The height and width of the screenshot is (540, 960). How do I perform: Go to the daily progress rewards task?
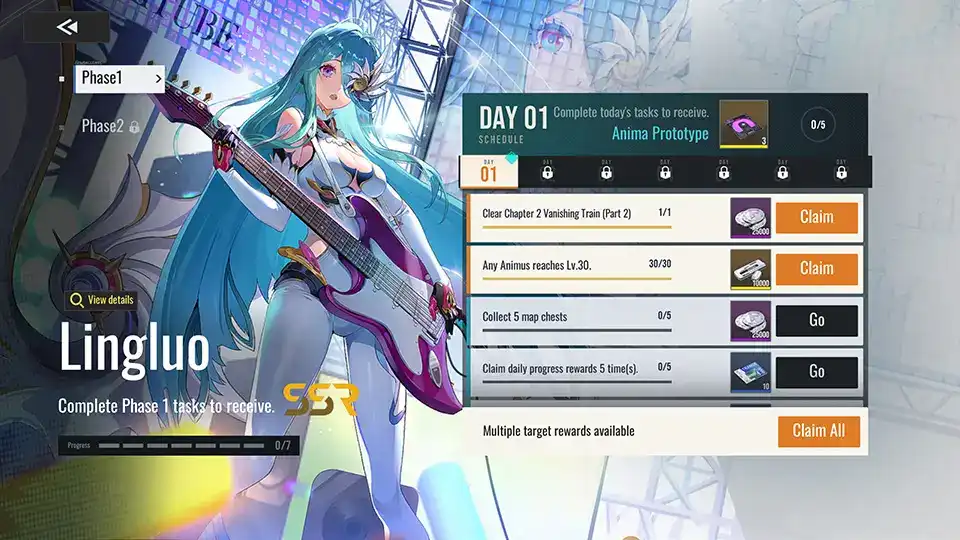pos(816,371)
